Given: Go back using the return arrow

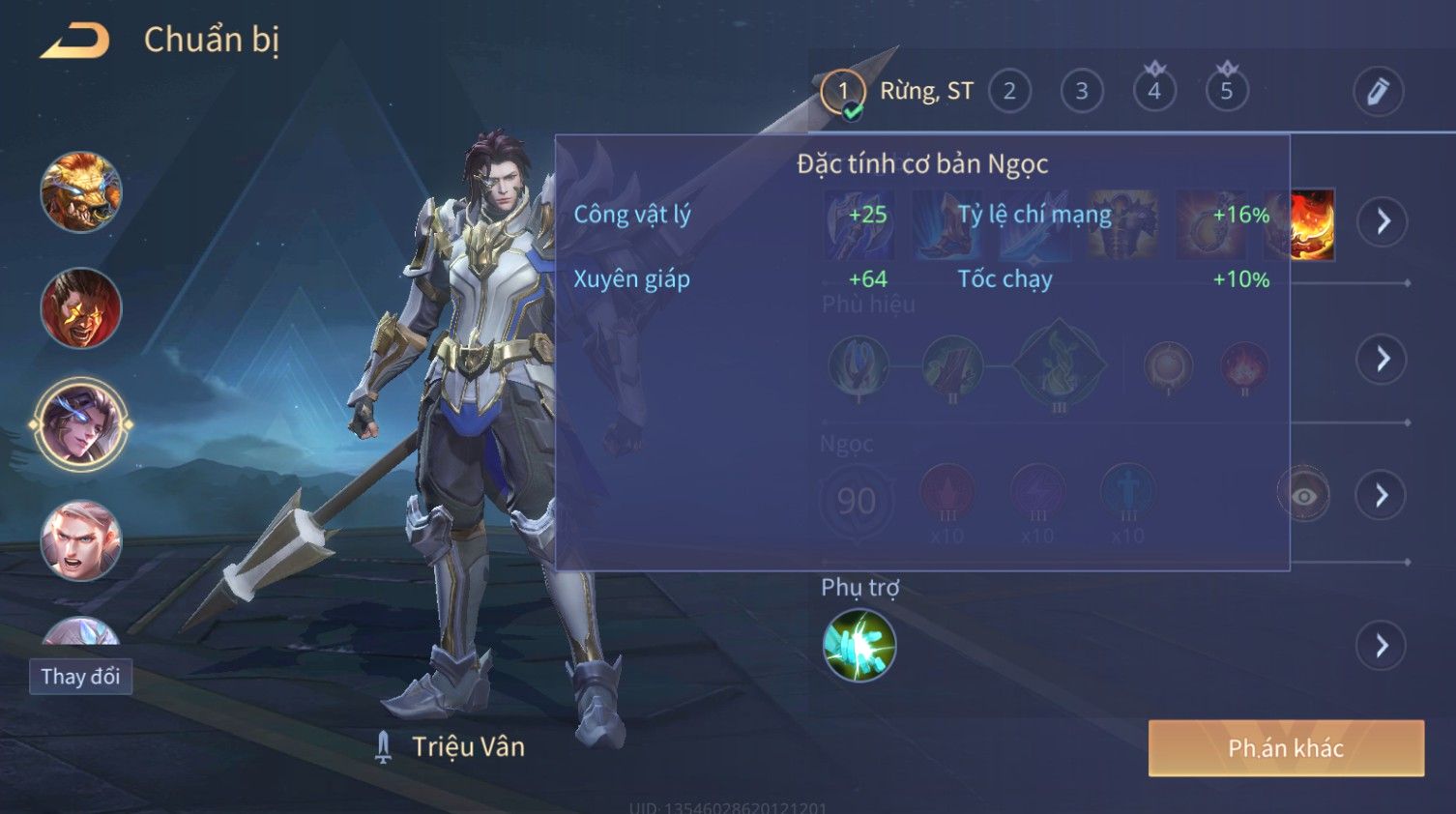Looking at the screenshot, I should point(73,41).
